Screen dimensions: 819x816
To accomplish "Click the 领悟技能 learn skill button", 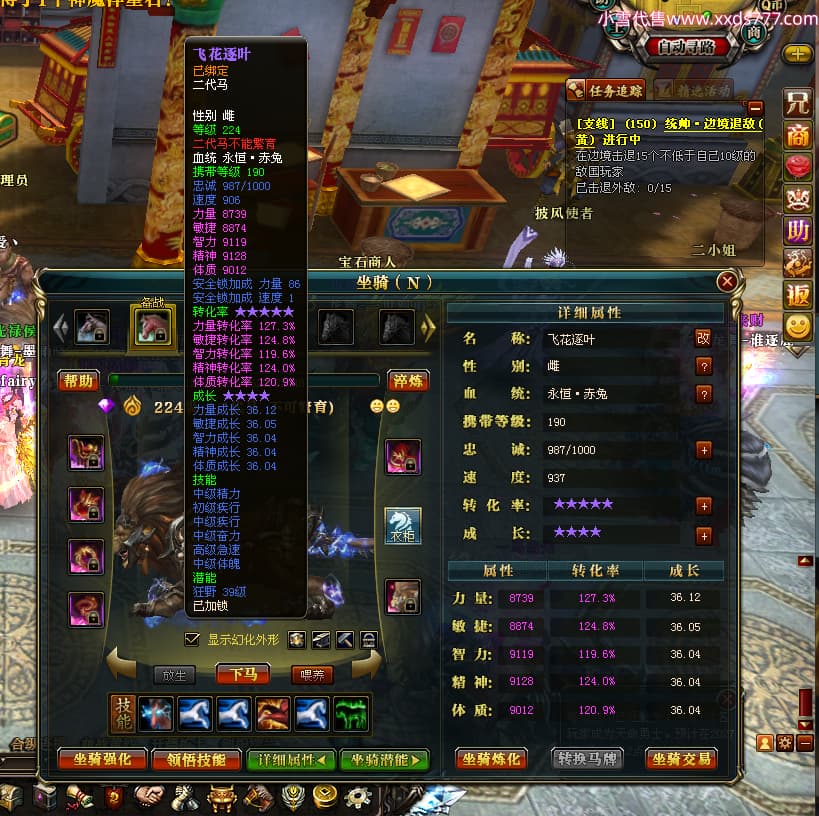I will tap(196, 759).
